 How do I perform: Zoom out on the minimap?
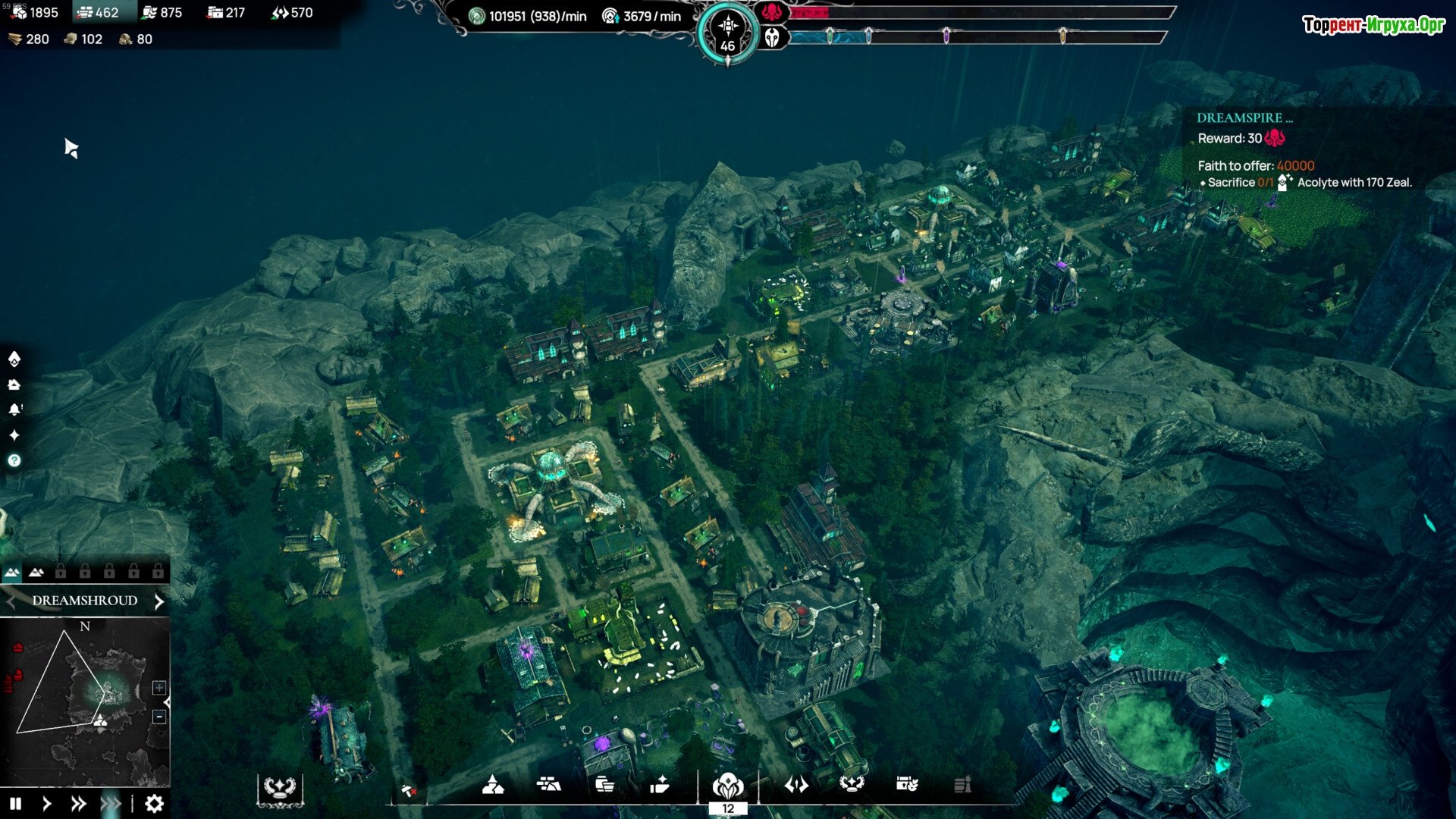pyautogui.click(x=159, y=717)
